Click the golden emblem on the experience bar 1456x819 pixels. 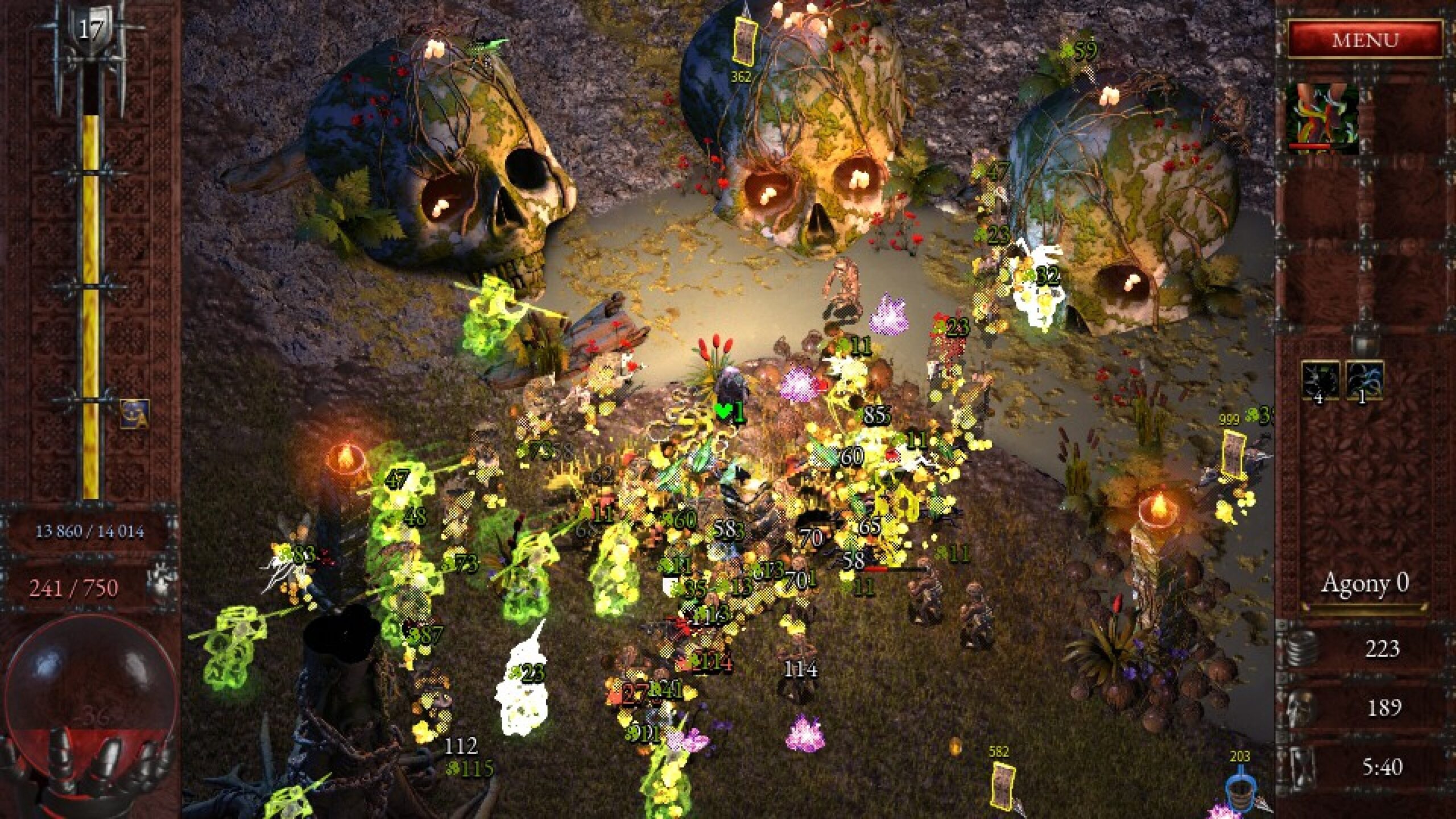tap(135, 413)
